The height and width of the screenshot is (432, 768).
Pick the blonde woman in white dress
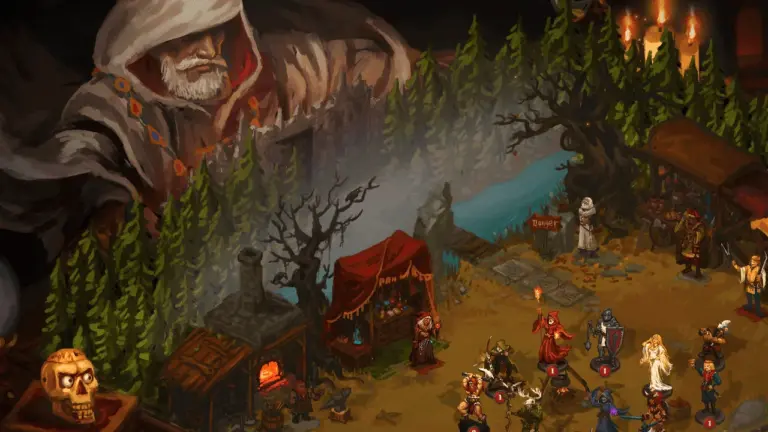[656, 361]
